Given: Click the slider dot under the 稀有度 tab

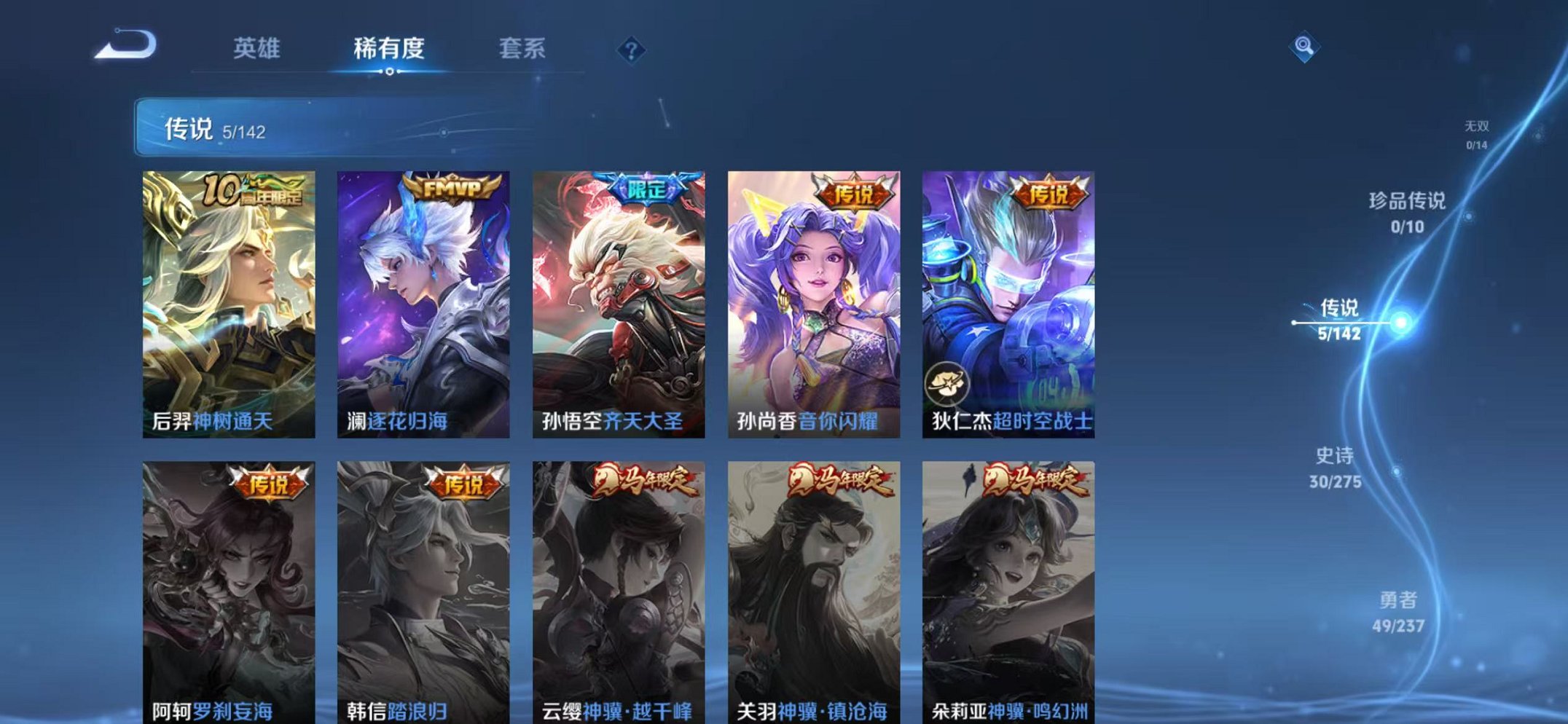Looking at the screenshot, I should coord(391,73).
